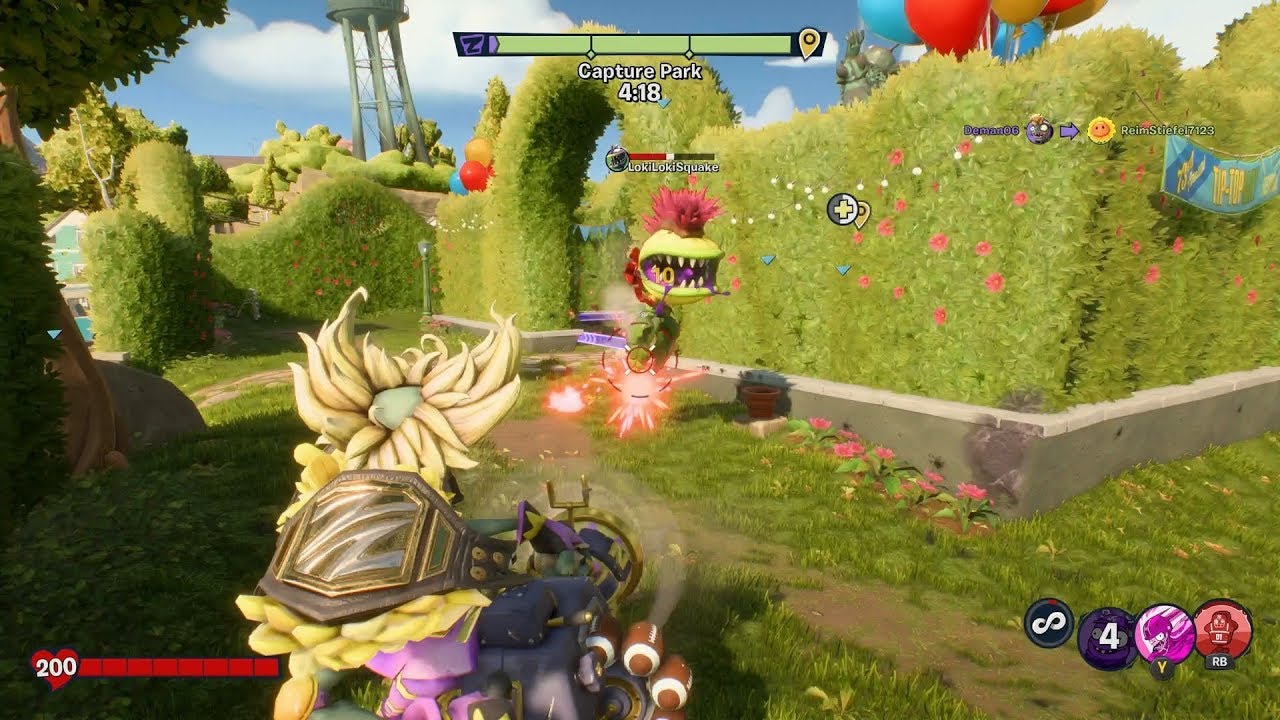This screenshot has width=1280, height=720.
Task: Select the red Dummy Shield ability icon
Action: pyautogui.click(x=1222, y=628)
